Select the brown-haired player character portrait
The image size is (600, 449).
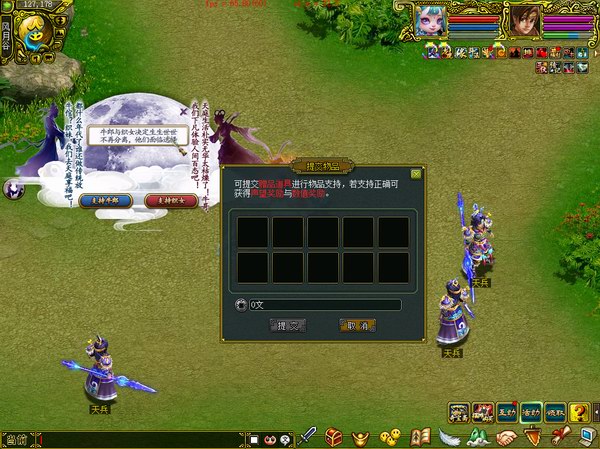pyautogui.click(x=523, y=18)
